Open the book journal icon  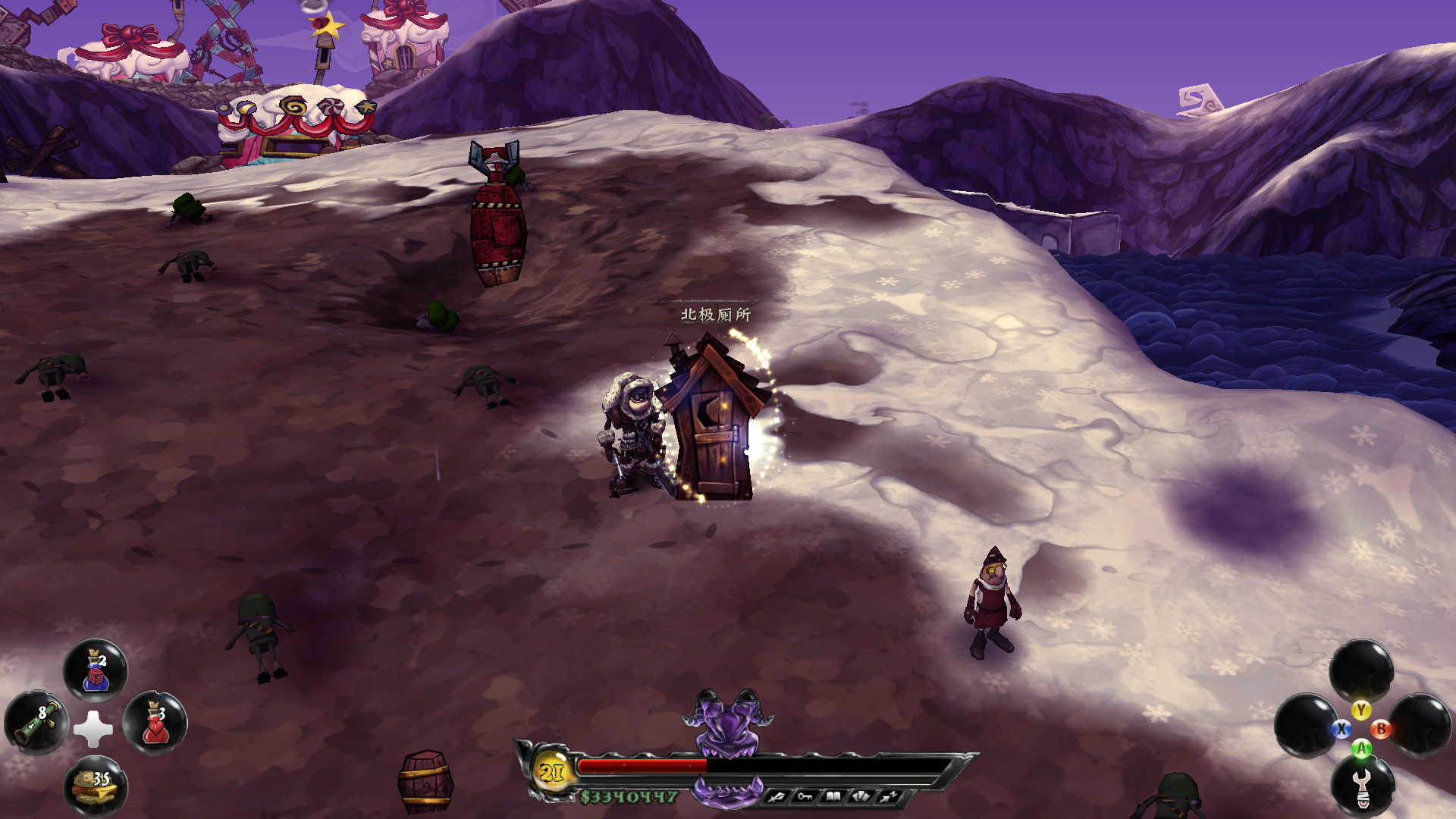pyautogui.click(x=833, y=796)
